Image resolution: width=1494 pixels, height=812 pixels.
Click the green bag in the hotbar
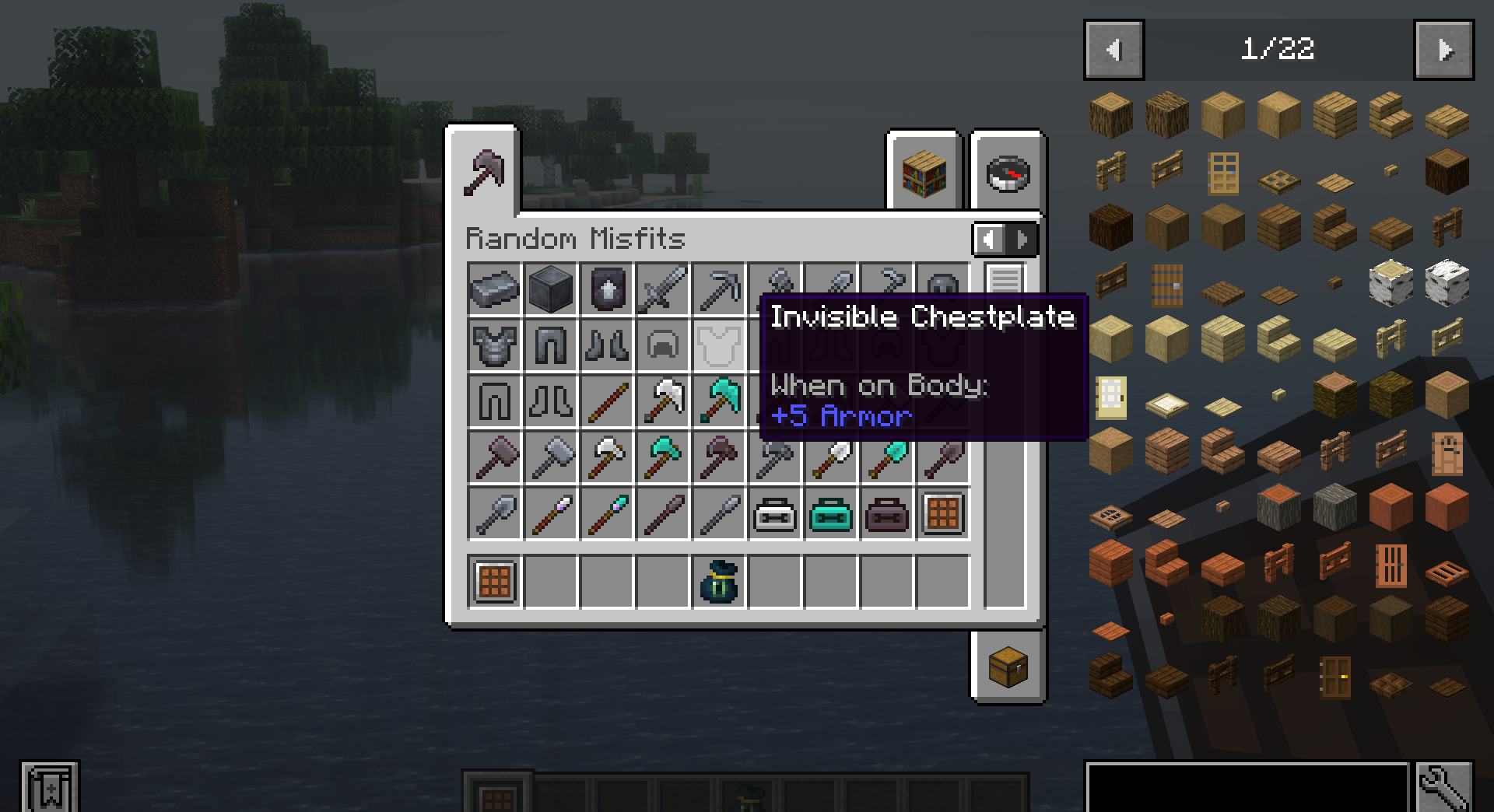(719, 582)
